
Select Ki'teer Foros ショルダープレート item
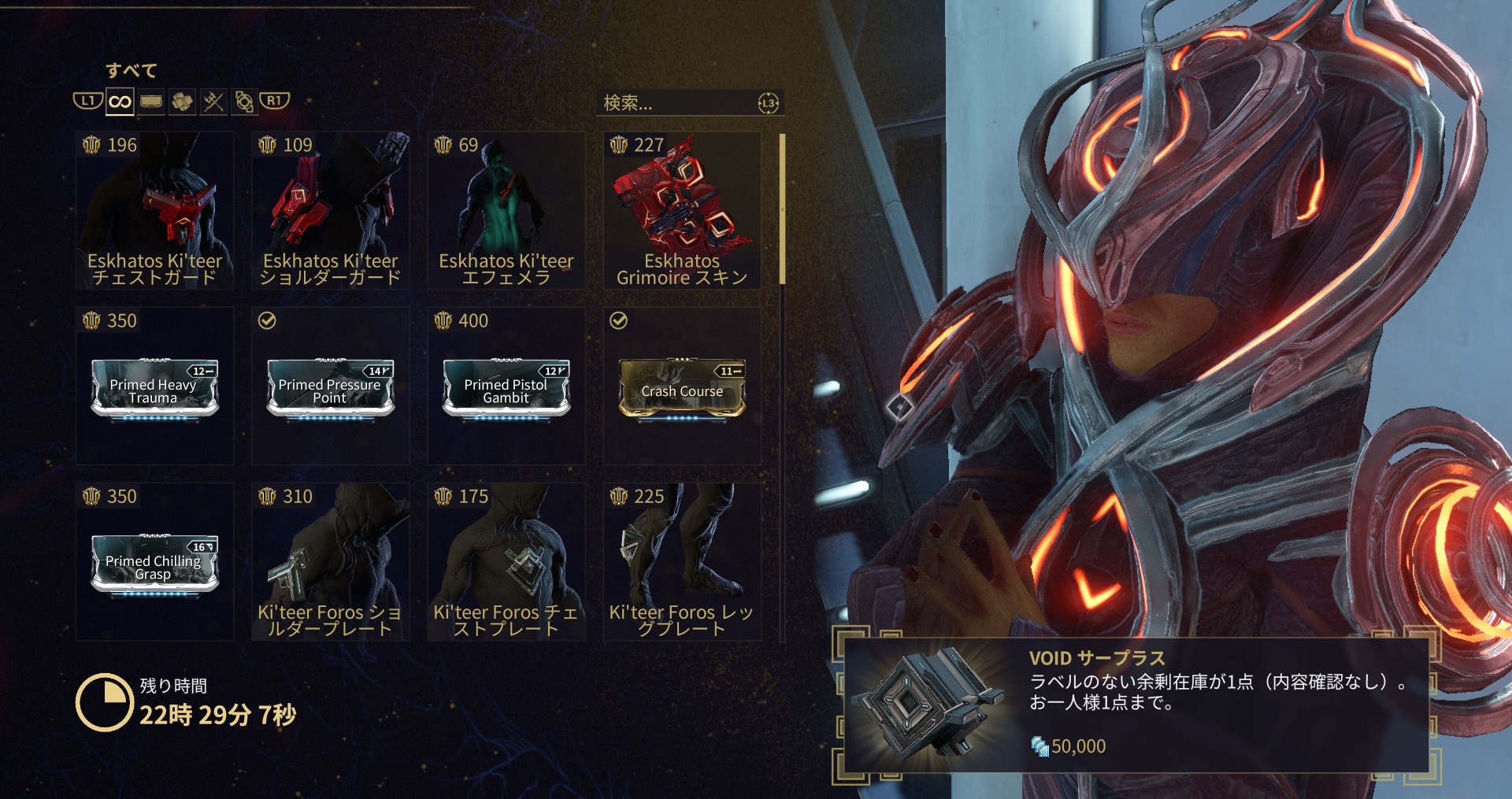(x=329, y=551)
